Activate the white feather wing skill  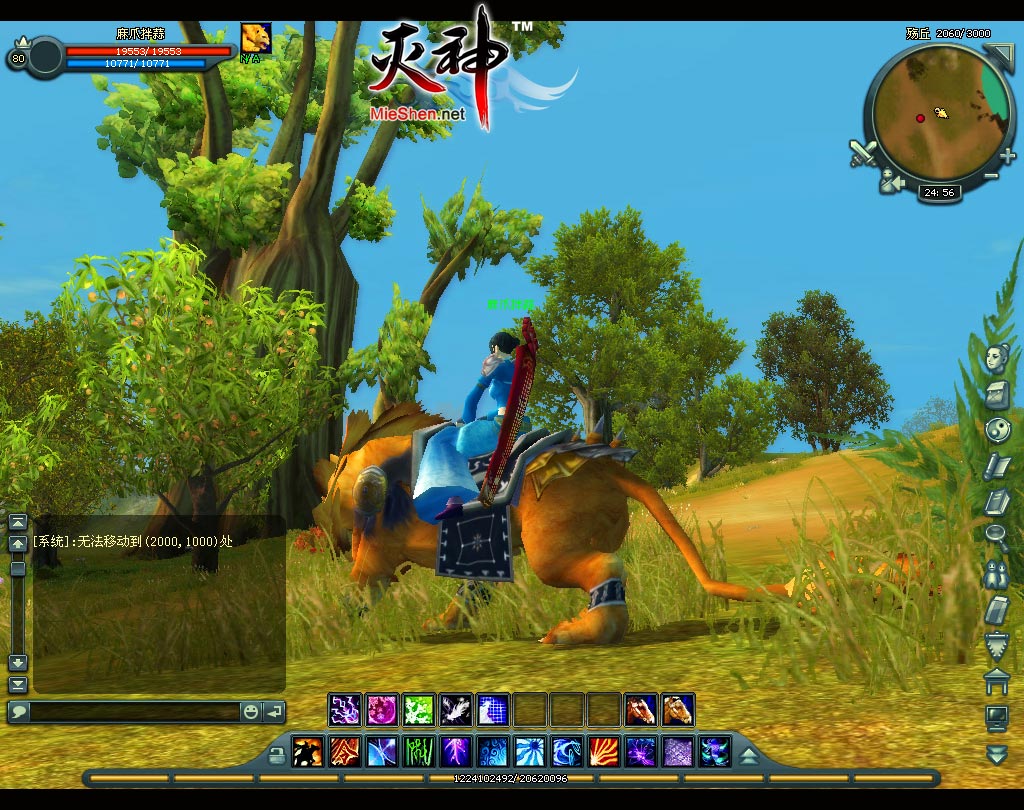click(456, 710)
